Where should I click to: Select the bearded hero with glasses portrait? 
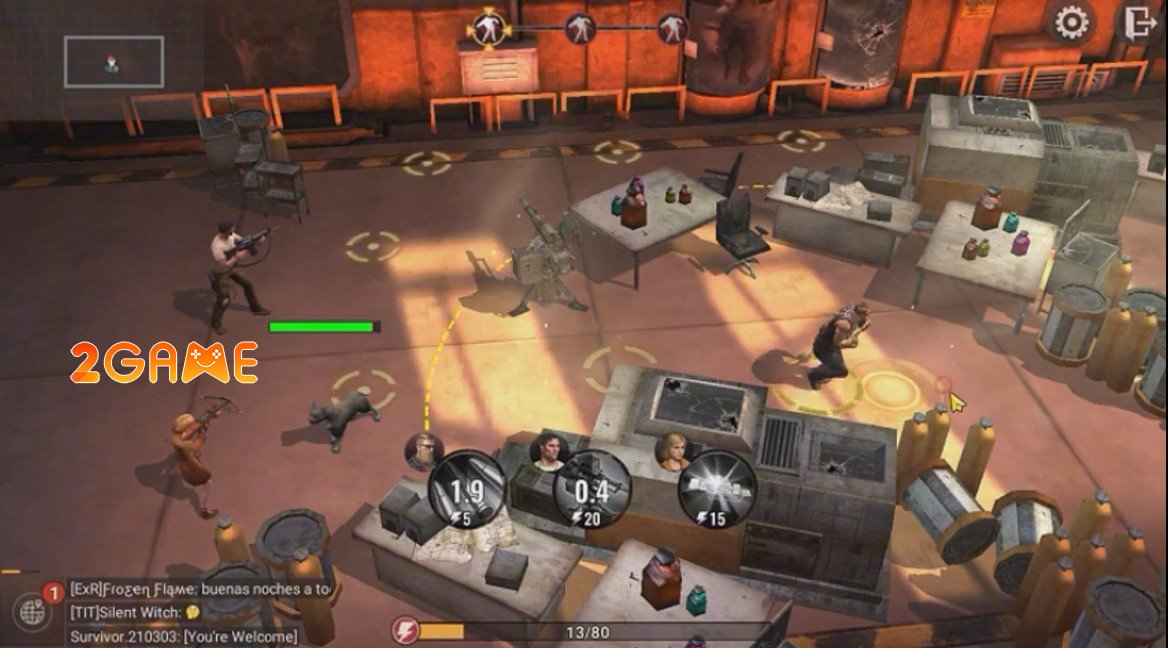coord(421,450)
